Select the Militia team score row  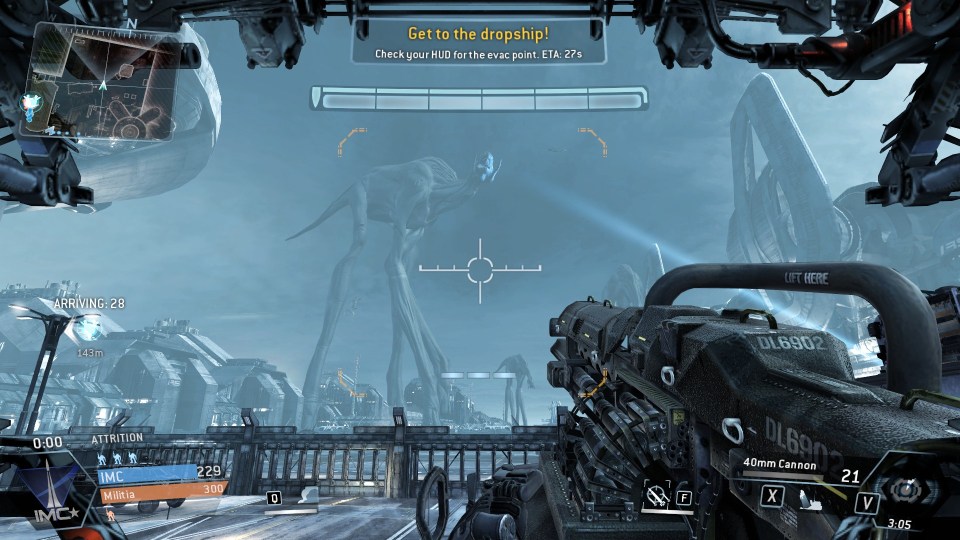[160, 490]
